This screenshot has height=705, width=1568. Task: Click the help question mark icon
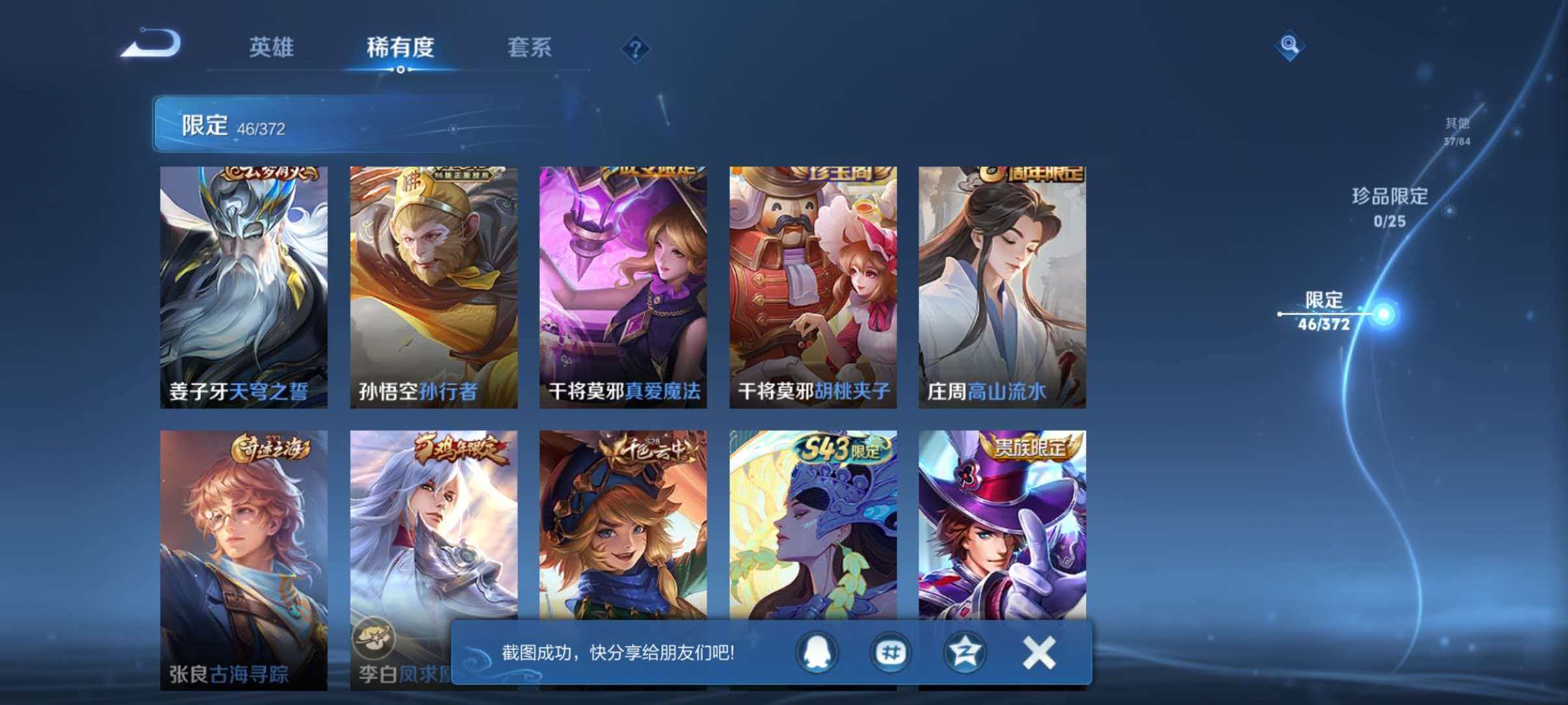pyautogui.click(x=637, y=49)
